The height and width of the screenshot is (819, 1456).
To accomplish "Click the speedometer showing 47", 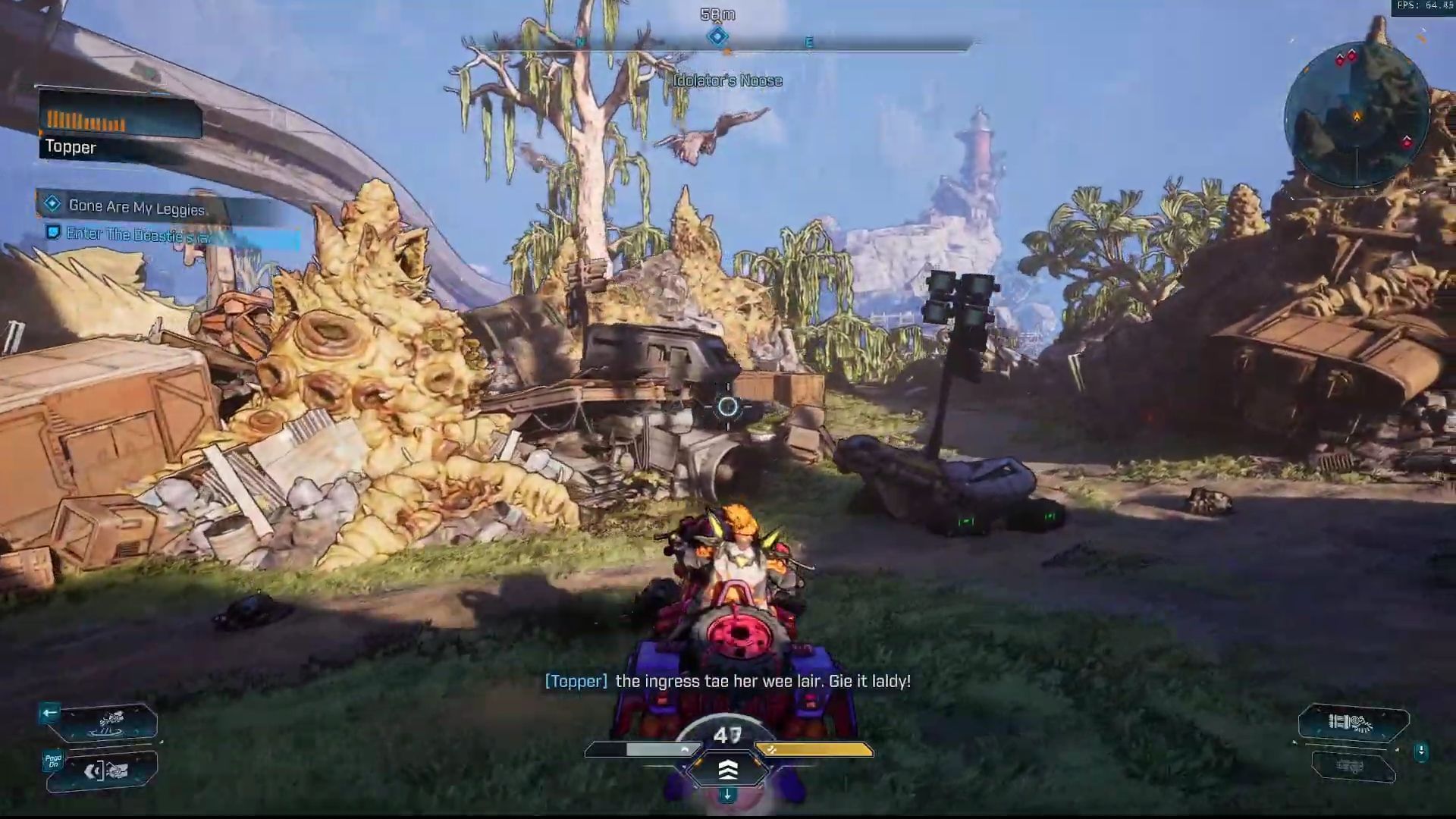I will point(727,734).
